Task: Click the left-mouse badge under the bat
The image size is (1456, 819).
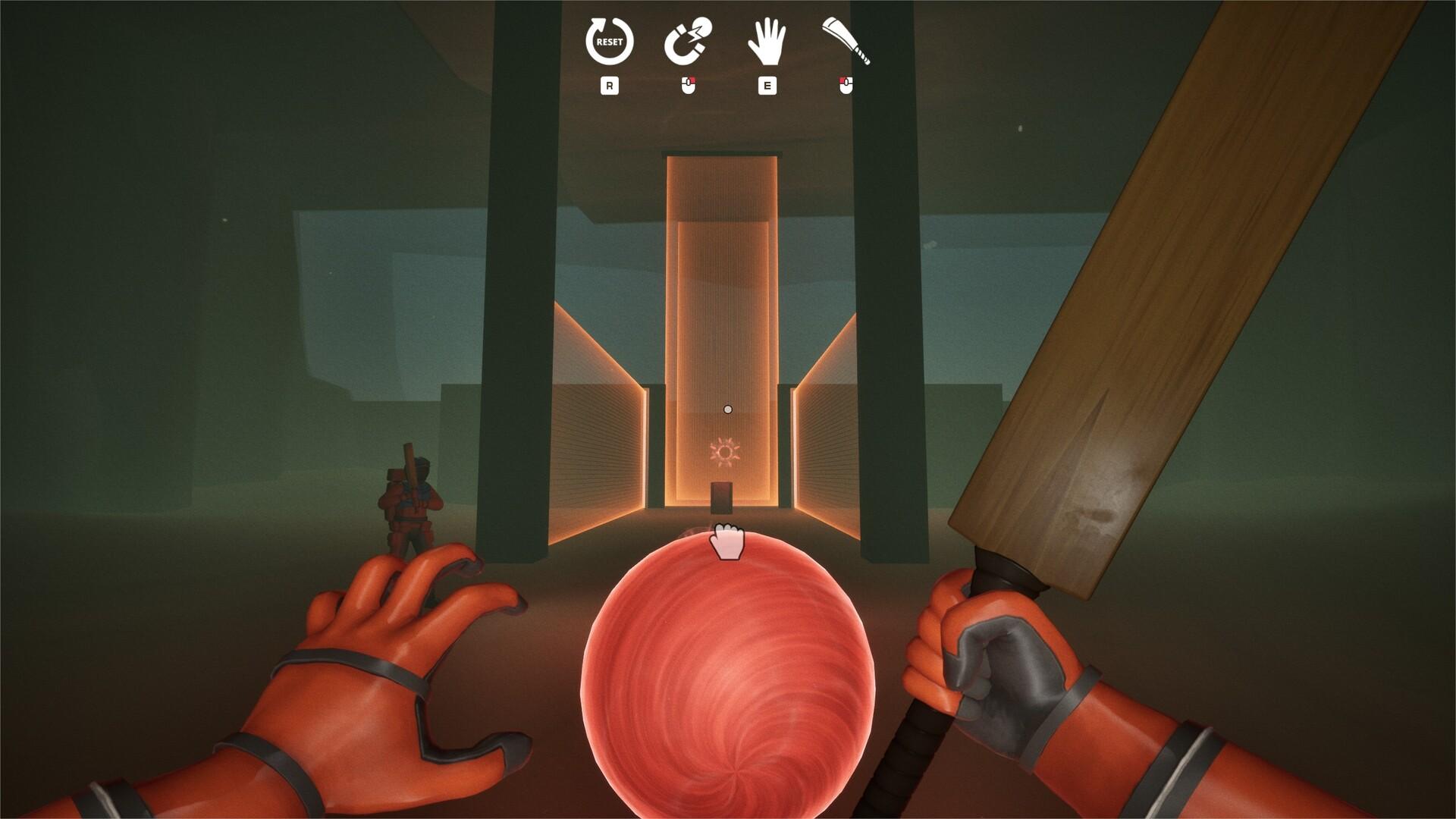Action: 847,85
